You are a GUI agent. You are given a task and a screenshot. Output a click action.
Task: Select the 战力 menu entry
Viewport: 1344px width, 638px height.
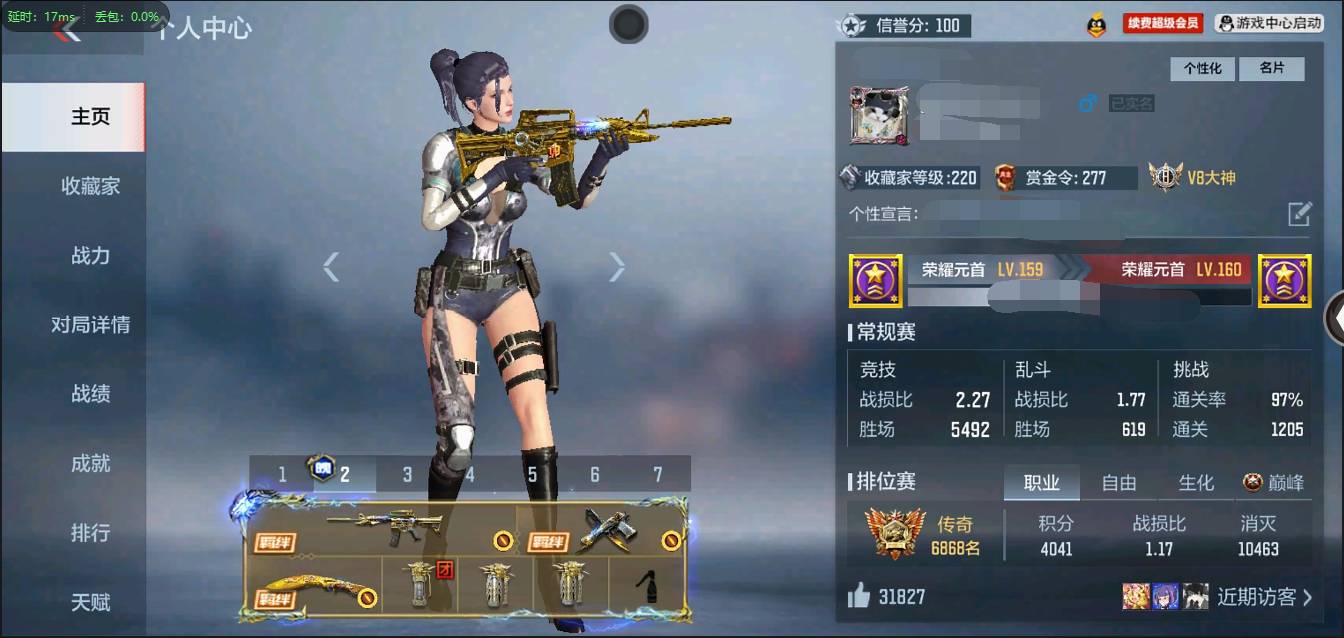point(90,256)
